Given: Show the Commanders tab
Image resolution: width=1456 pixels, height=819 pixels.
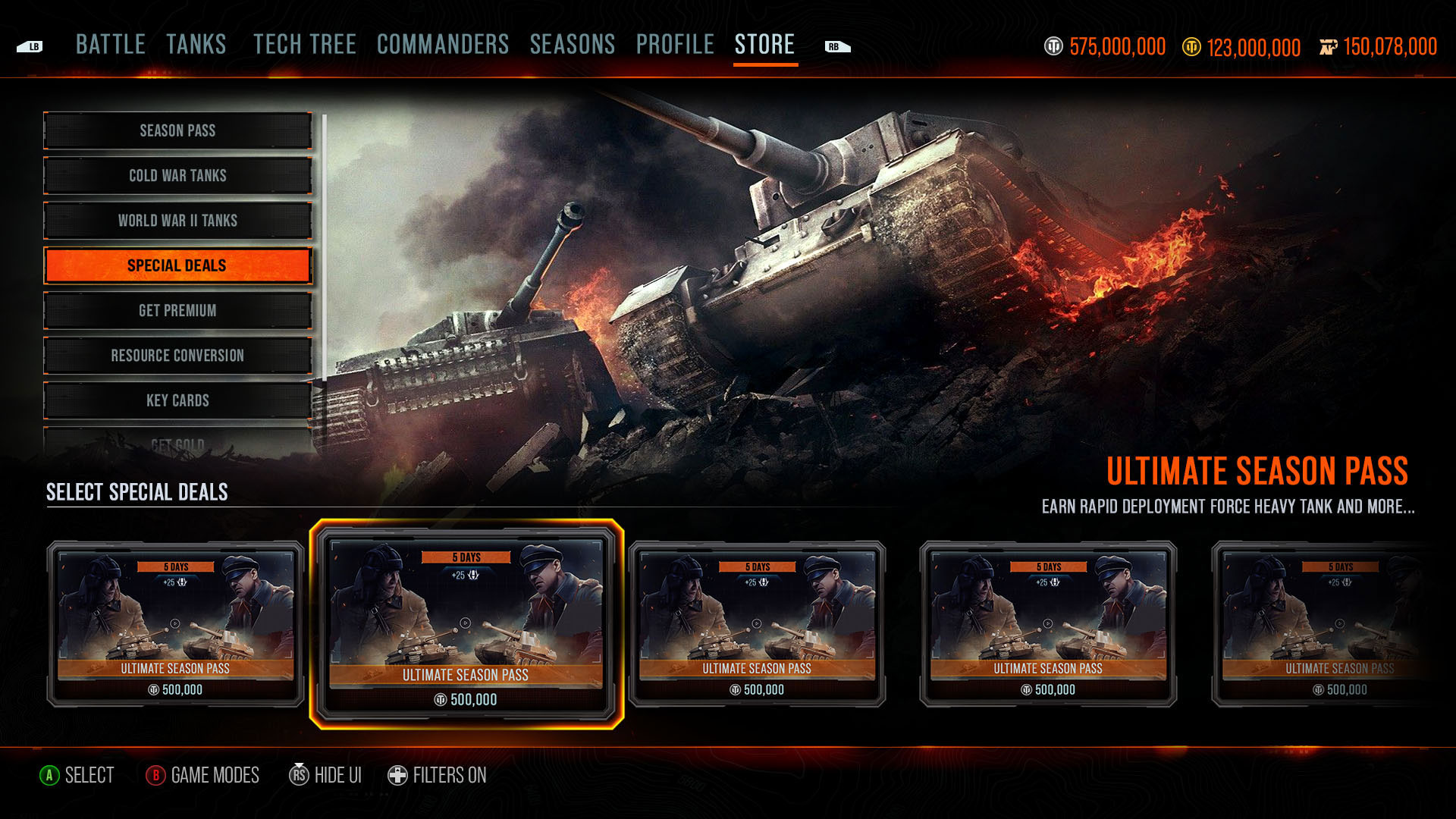Looking at the screenshot, I should tap(443, 45).
